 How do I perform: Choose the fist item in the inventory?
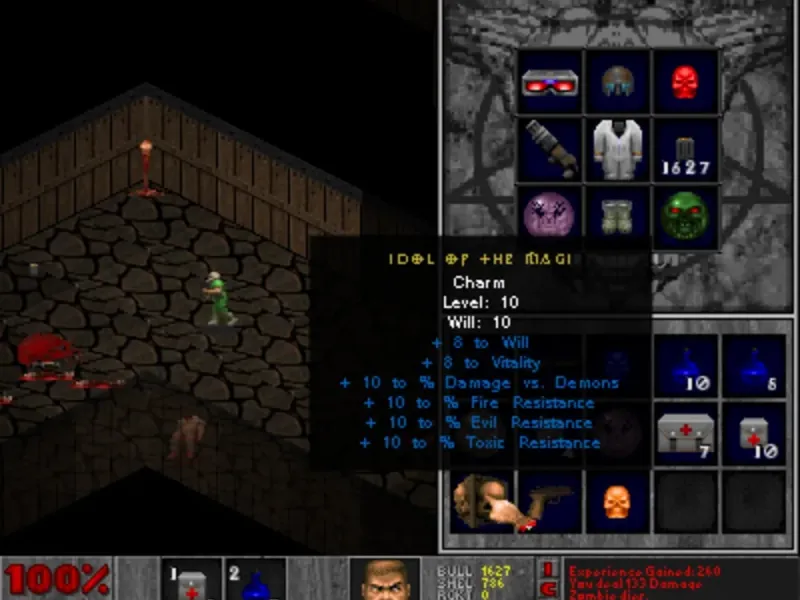click(481, 501)
